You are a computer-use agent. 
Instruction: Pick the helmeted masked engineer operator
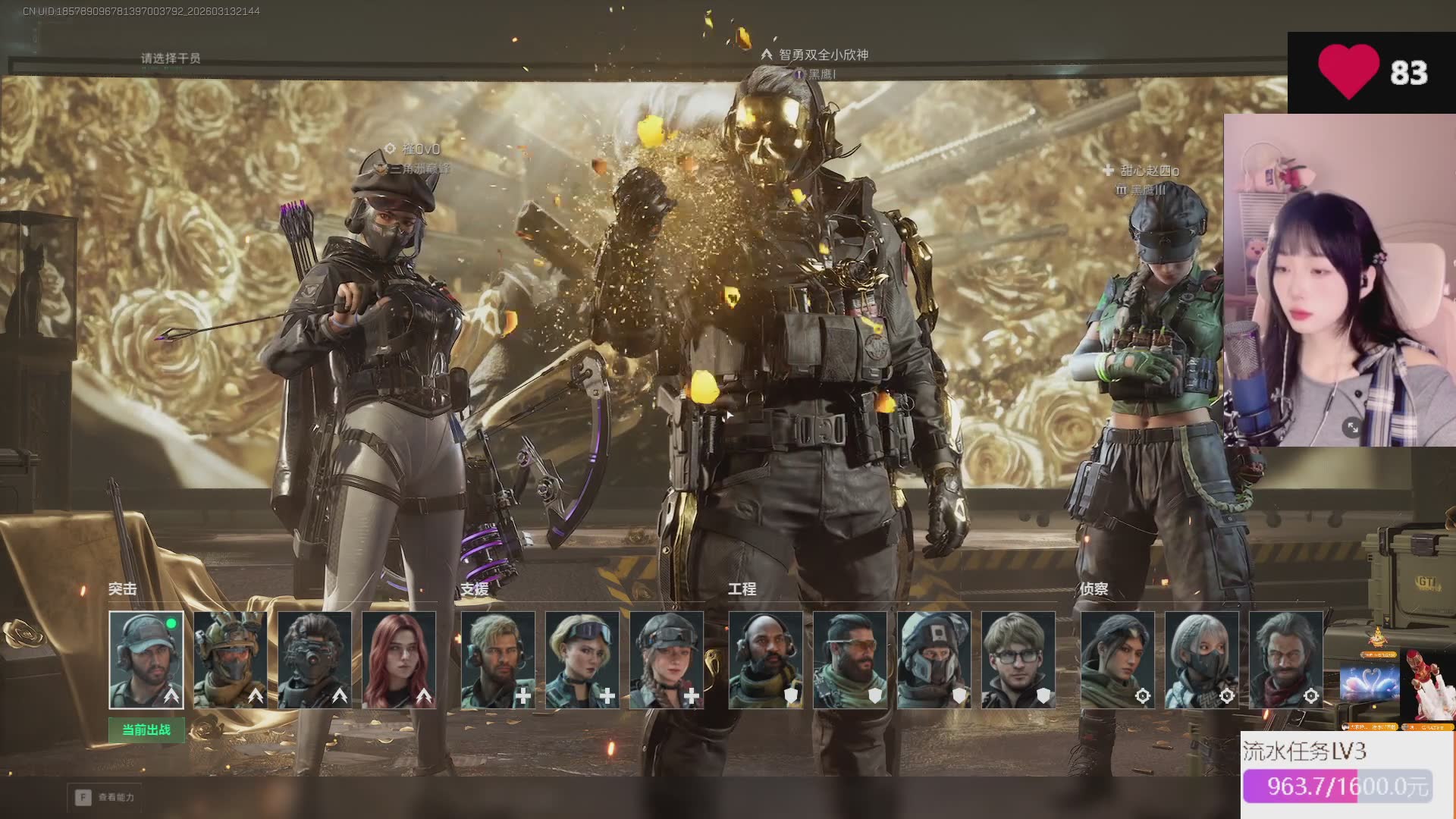pos(934,660)
